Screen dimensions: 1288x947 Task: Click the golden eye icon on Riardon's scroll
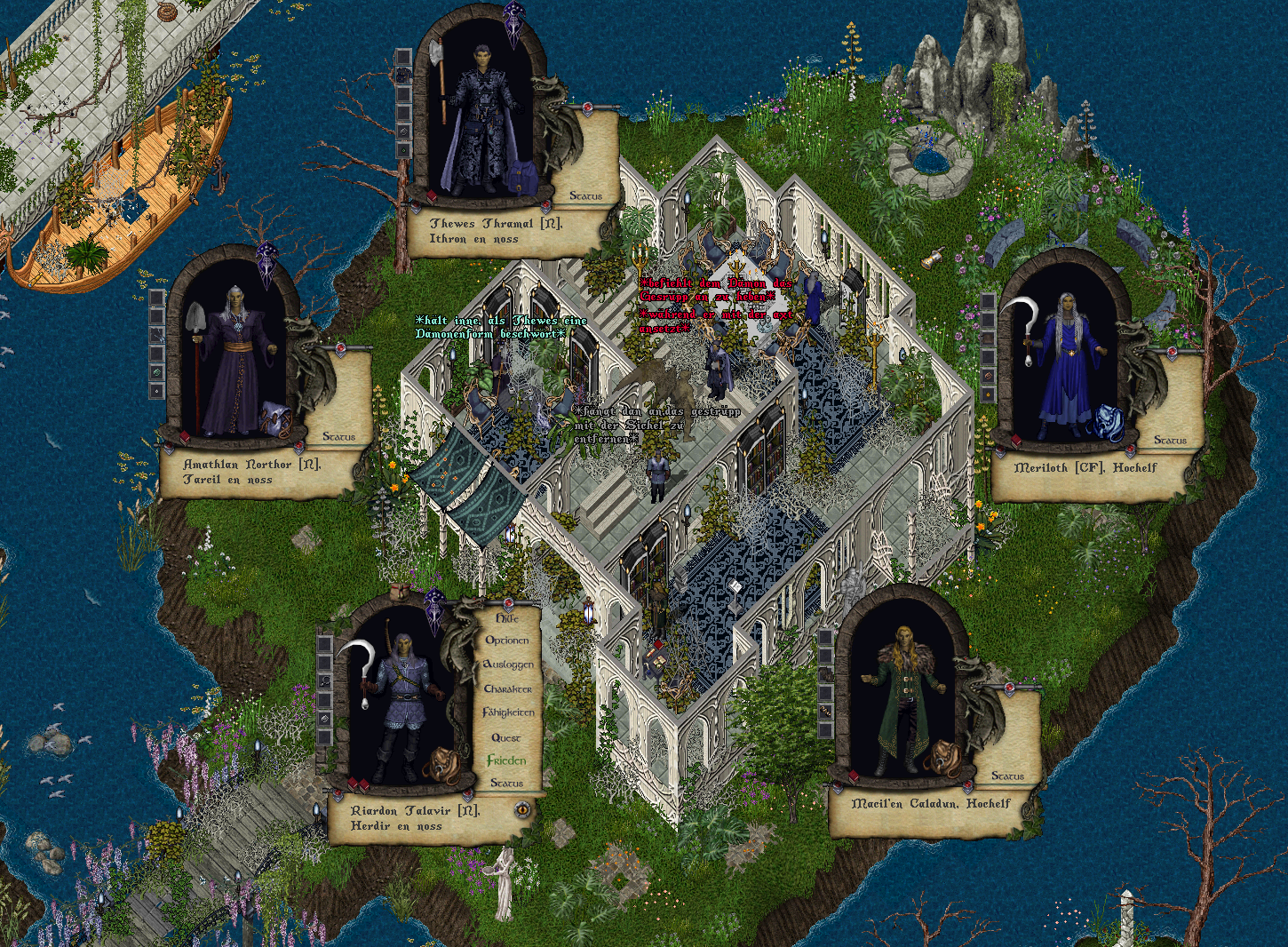pos(523,809)
